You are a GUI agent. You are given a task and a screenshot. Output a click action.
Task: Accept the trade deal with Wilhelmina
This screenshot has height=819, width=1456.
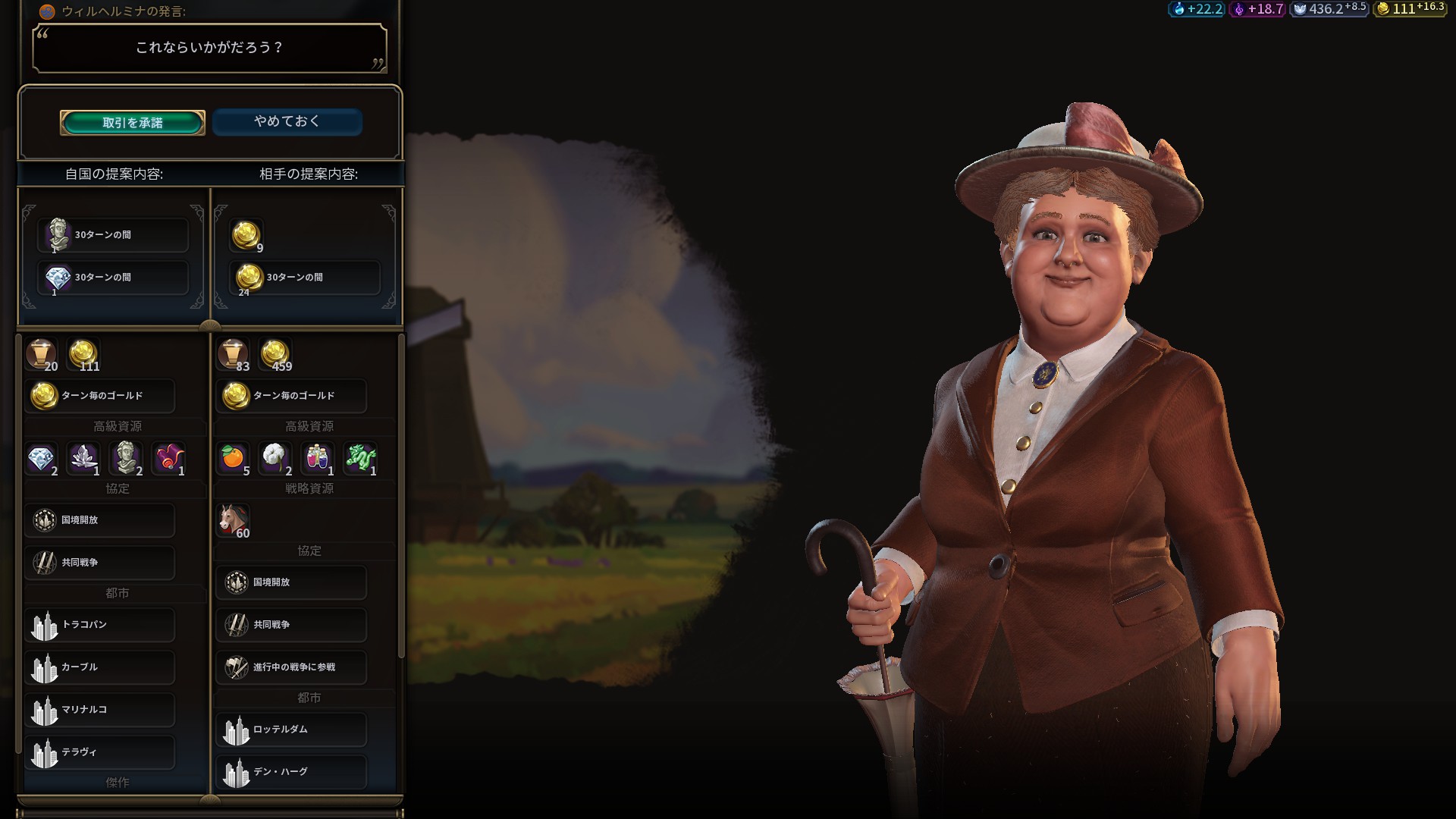(x=133, y=122)
